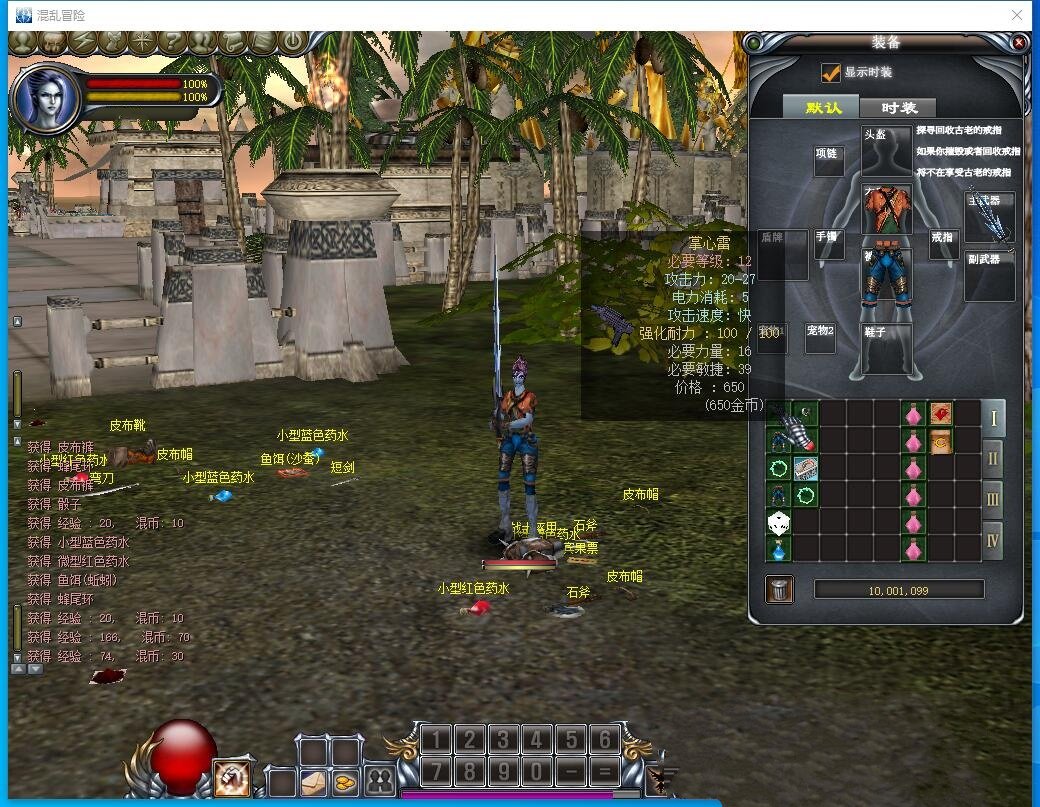This screenshot has height=807, width=1040.
Task: Switch to the 默认 equipment tab
Action: [823, 108]
